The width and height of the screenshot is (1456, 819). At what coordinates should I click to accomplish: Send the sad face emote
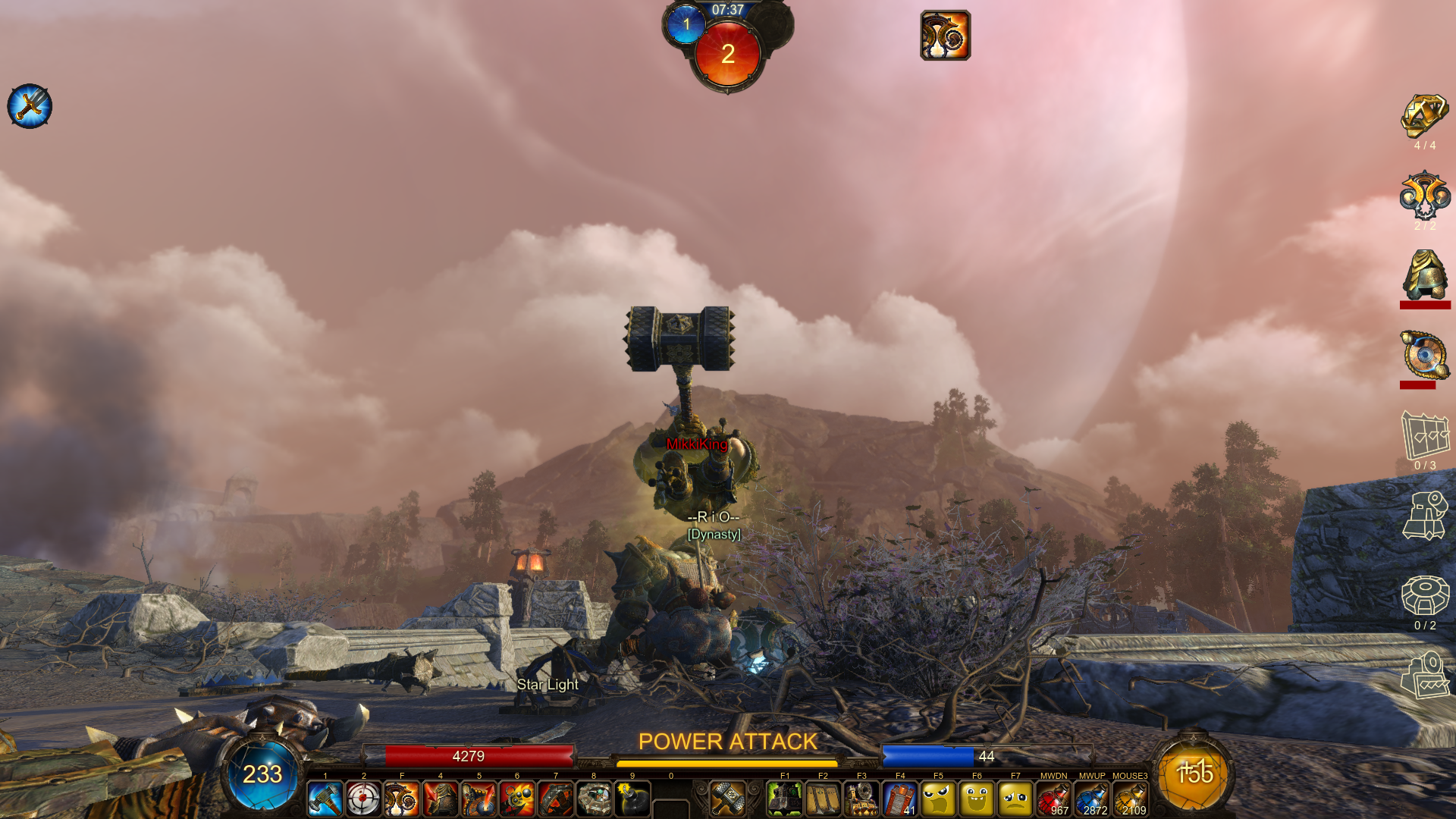[1015, 799]
